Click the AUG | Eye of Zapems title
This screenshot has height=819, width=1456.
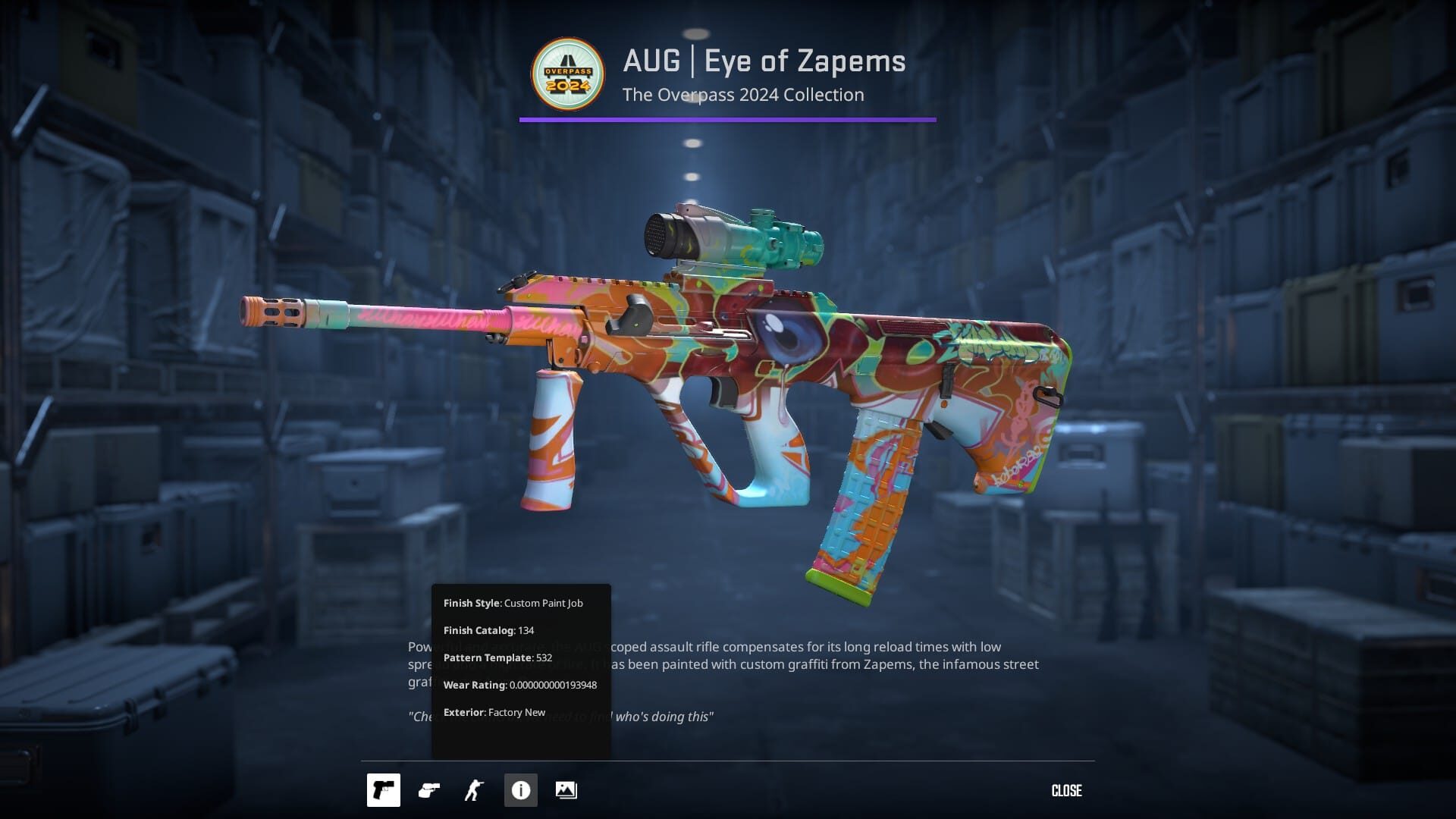[764, 61]
